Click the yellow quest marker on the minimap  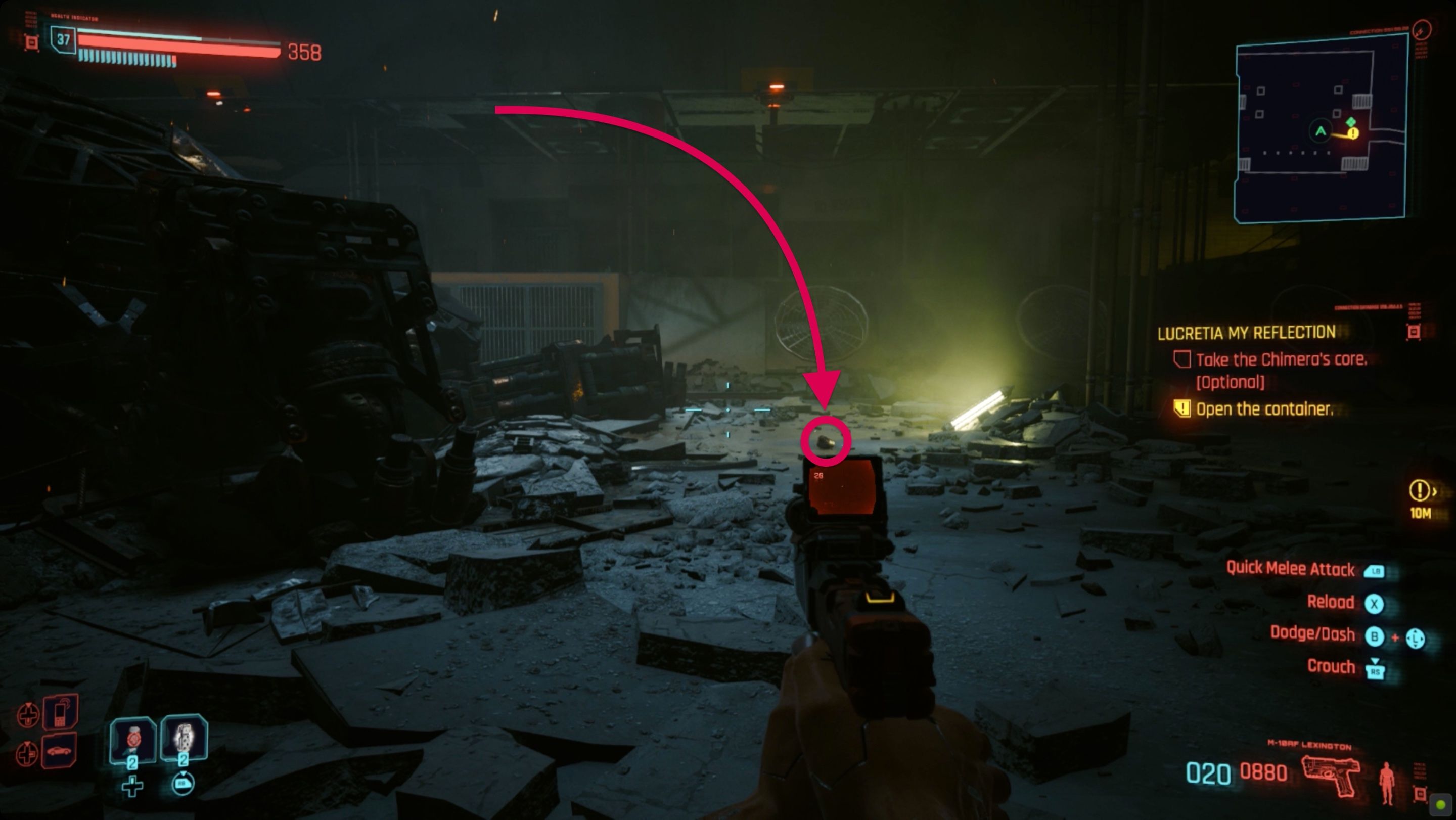click(1353, 134)
